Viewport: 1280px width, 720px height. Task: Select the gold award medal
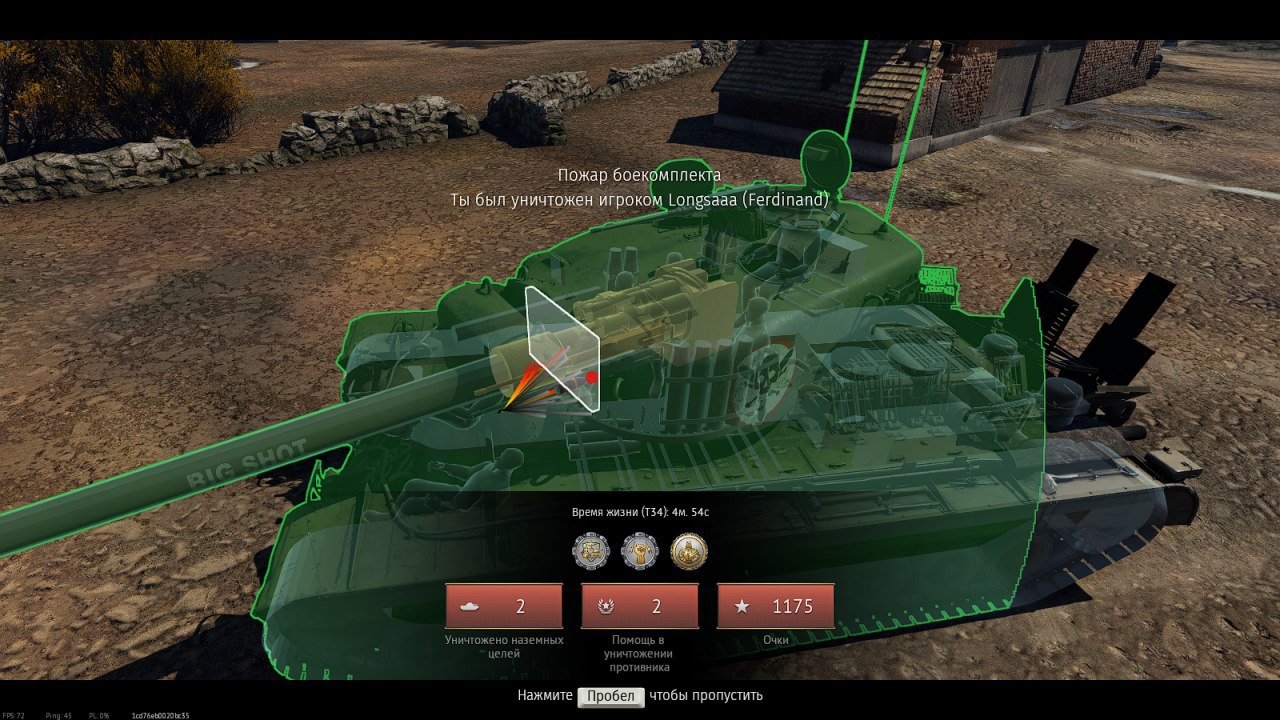[x=689, y=550]
